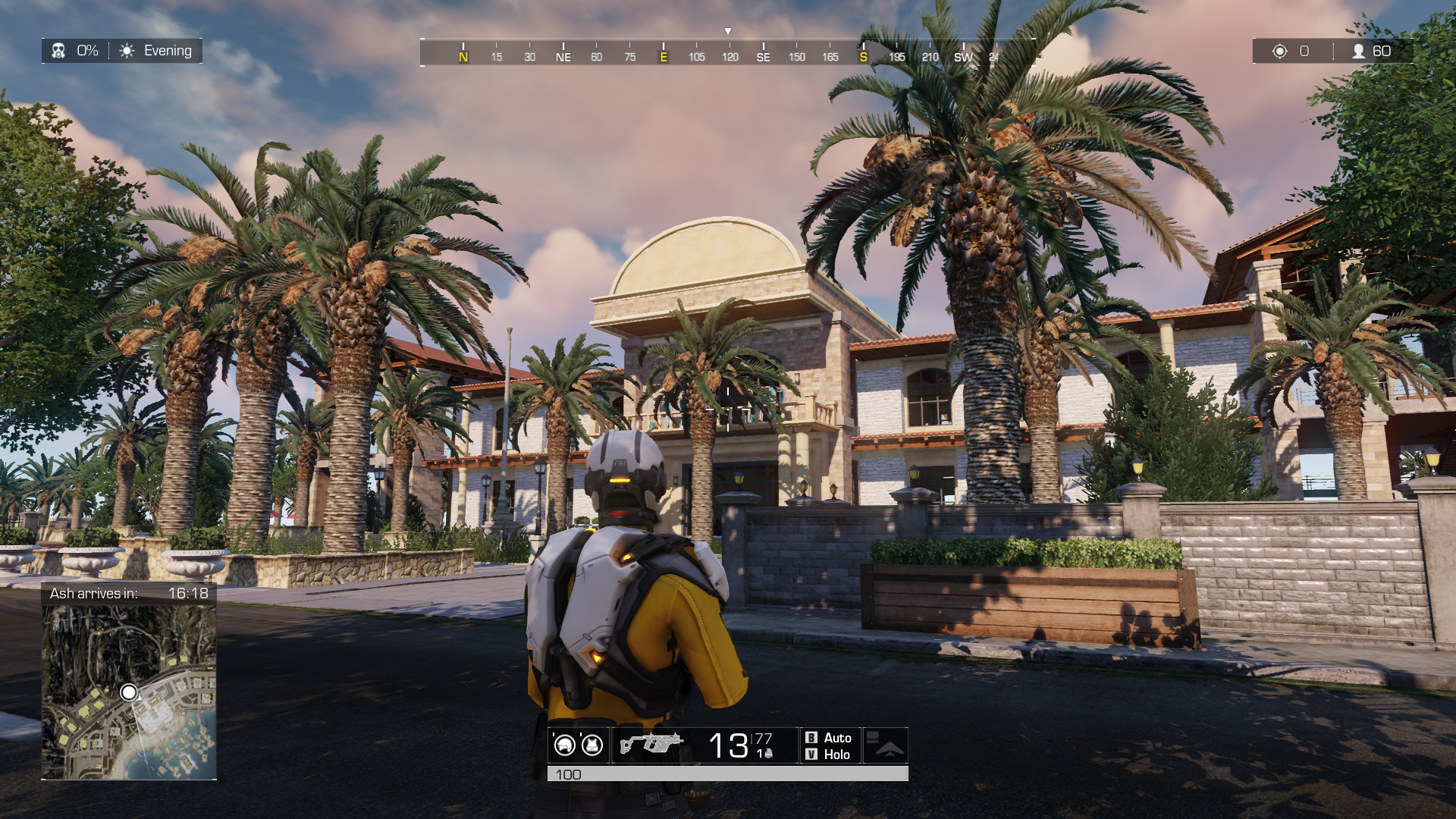
Task: Click the Vector SMG weapon thumbnail
Action: (652, 743)
